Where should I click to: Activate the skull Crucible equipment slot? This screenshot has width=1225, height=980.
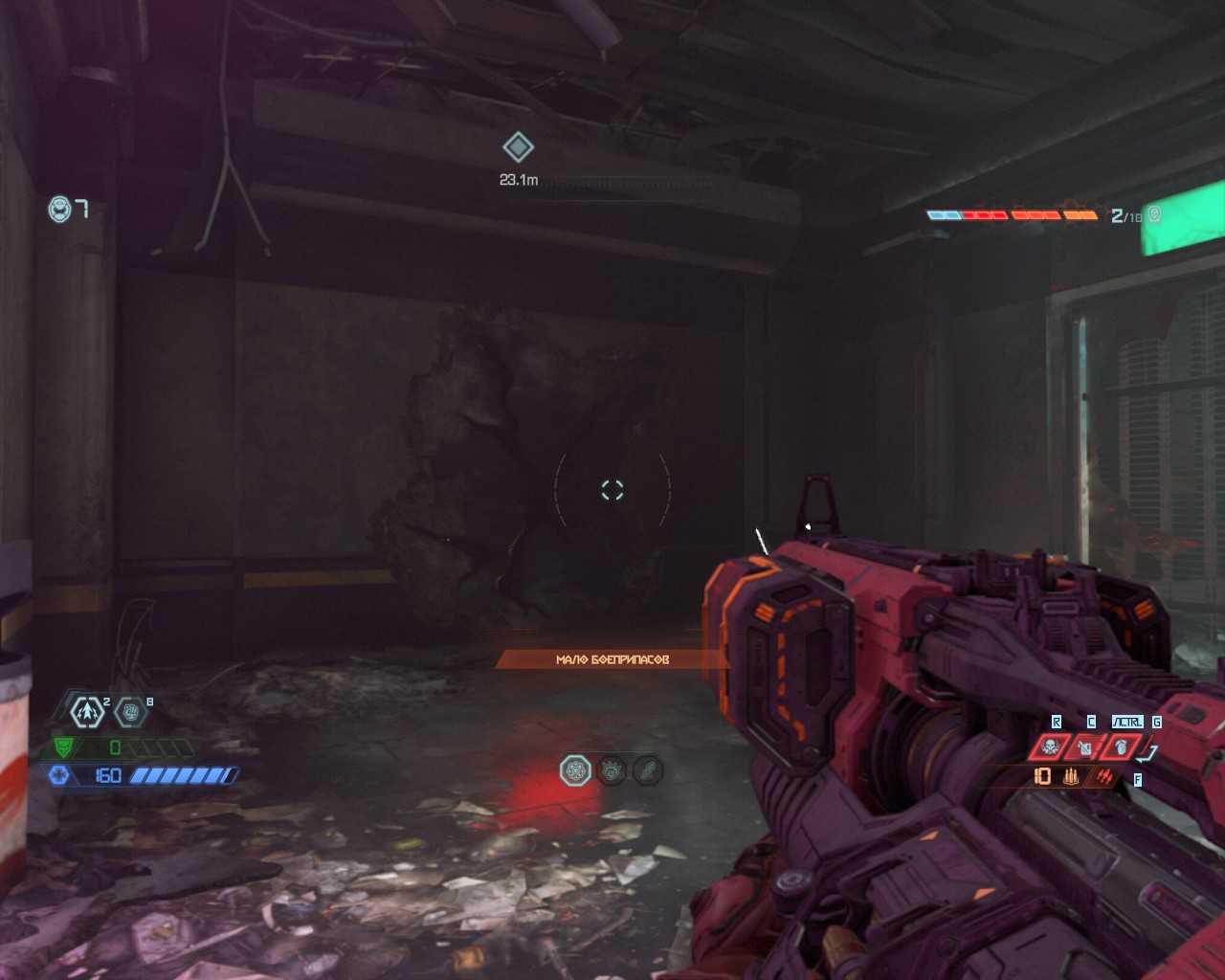pyautogui.click(x=1051, y=746)
